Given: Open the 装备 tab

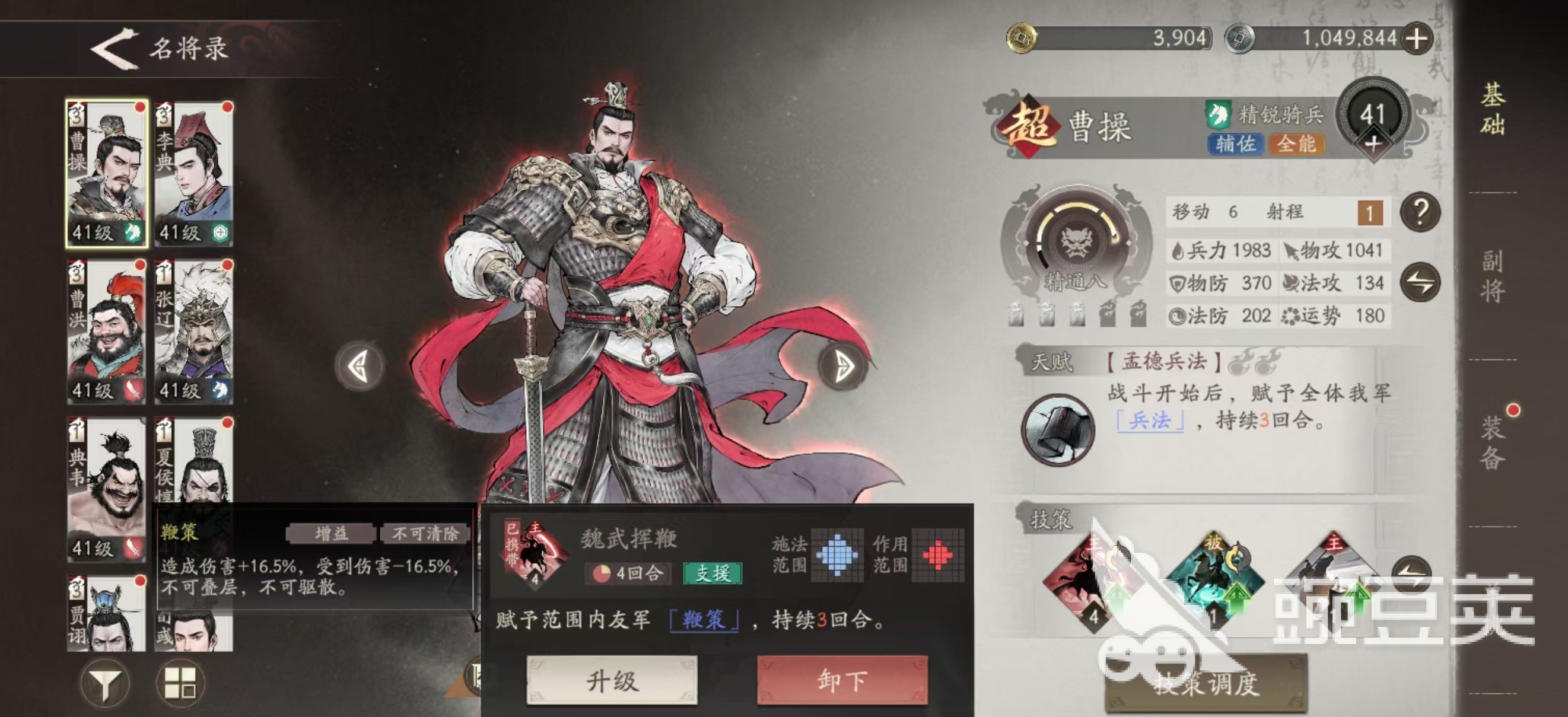Looking at the screenshot, I should tap(1493, 442).
